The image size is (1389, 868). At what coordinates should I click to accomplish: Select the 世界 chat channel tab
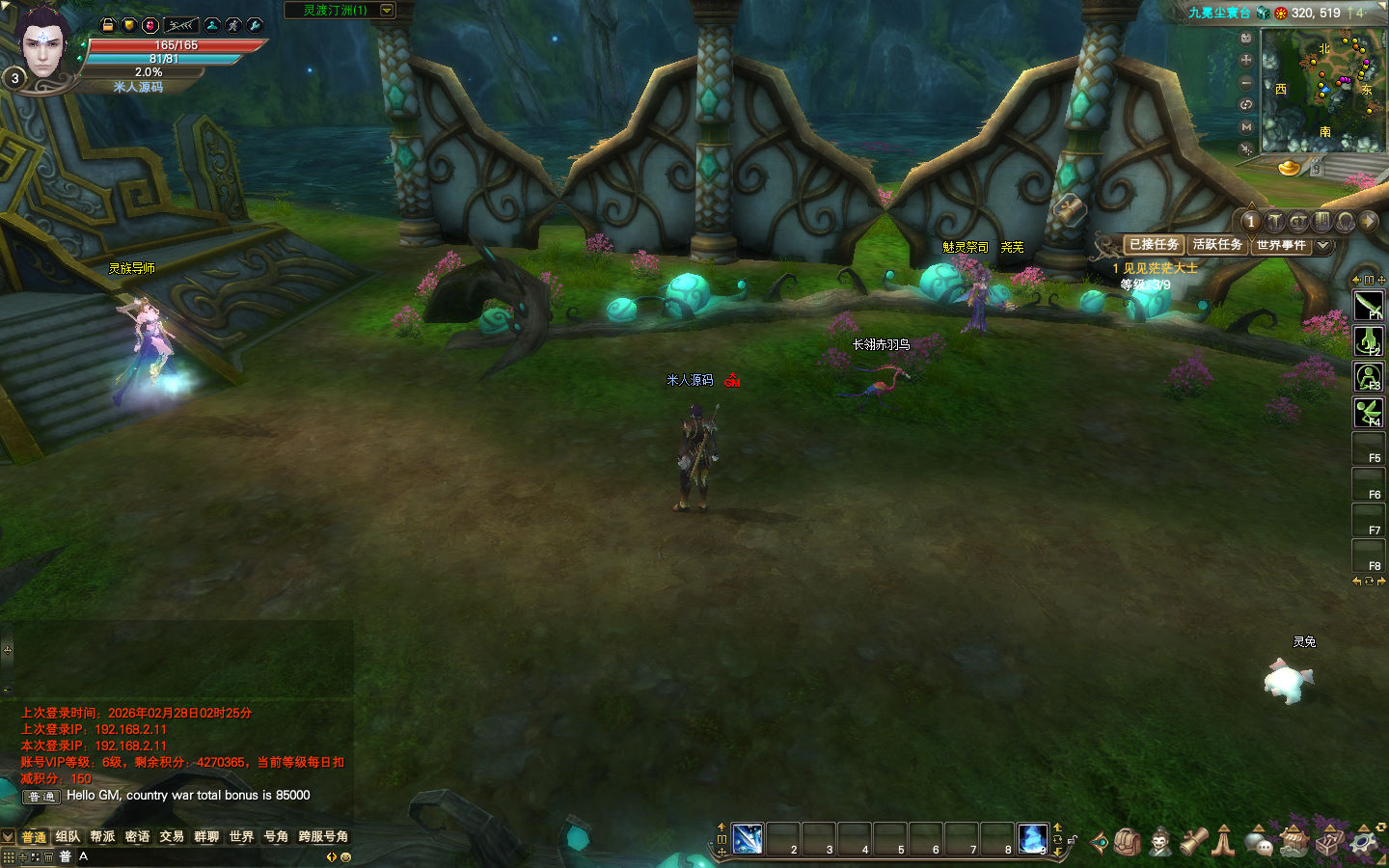click(241, 836)
